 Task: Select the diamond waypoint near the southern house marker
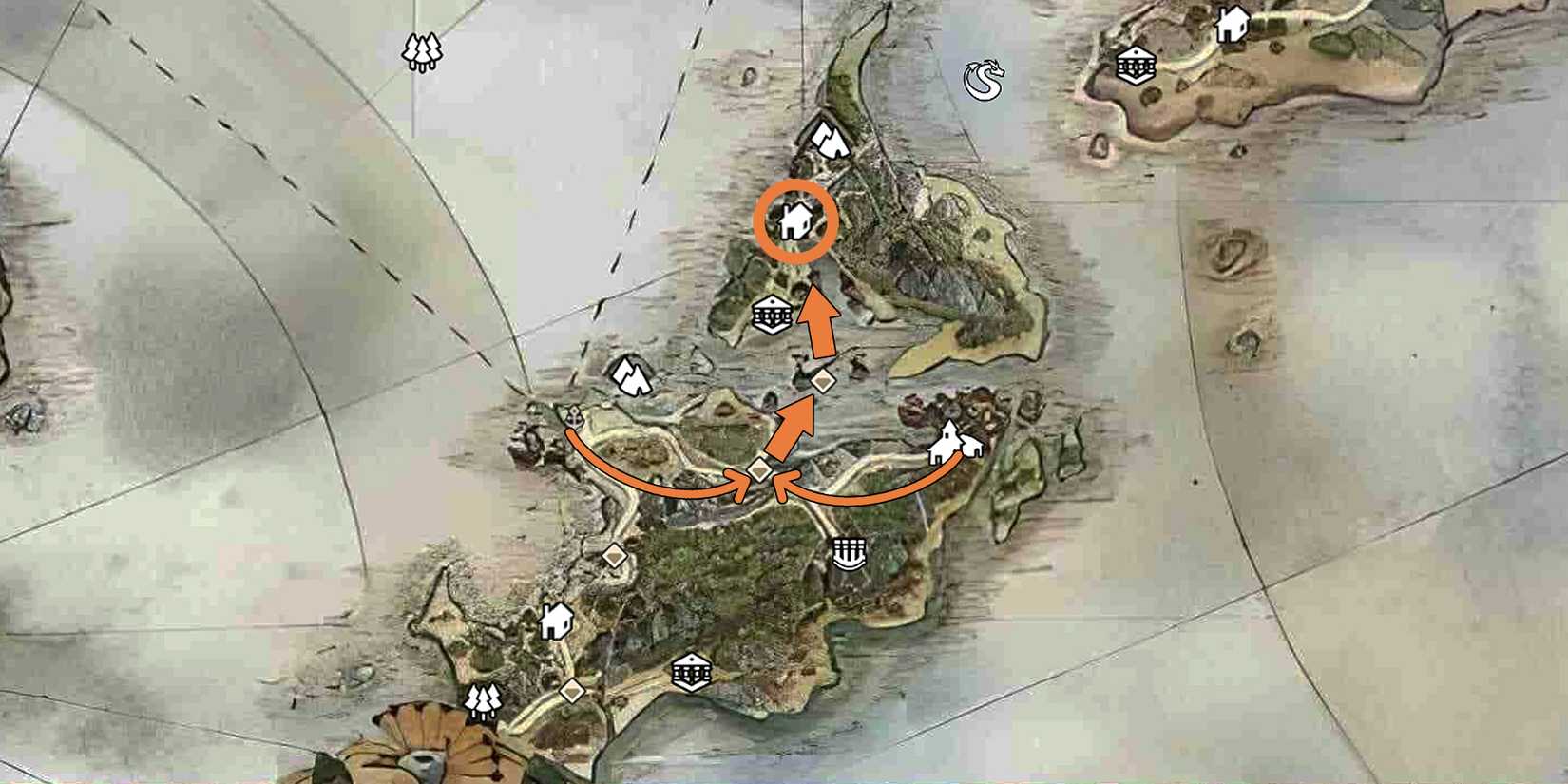pos(571,691)
